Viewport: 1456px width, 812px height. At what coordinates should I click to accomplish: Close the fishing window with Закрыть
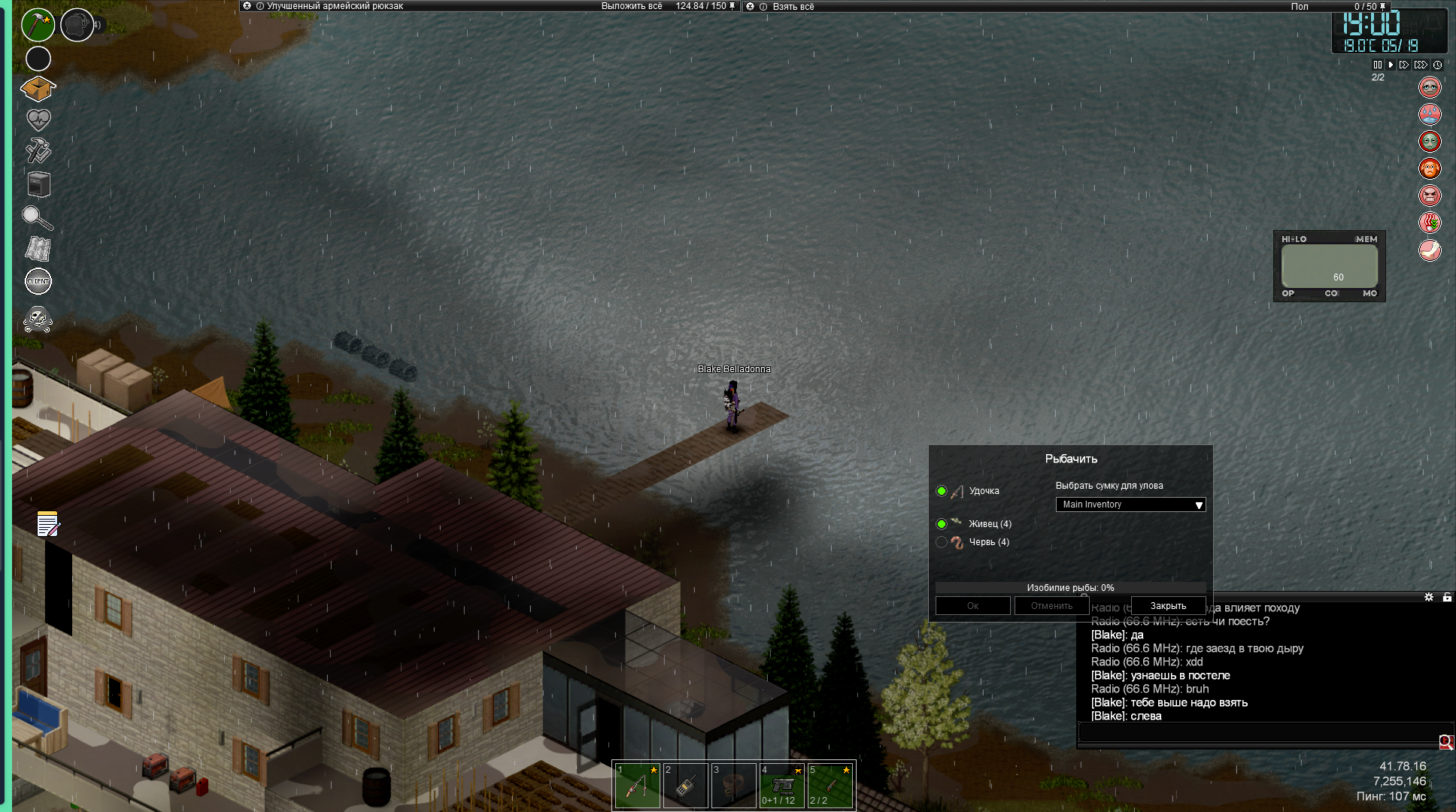click(1168, 606)
